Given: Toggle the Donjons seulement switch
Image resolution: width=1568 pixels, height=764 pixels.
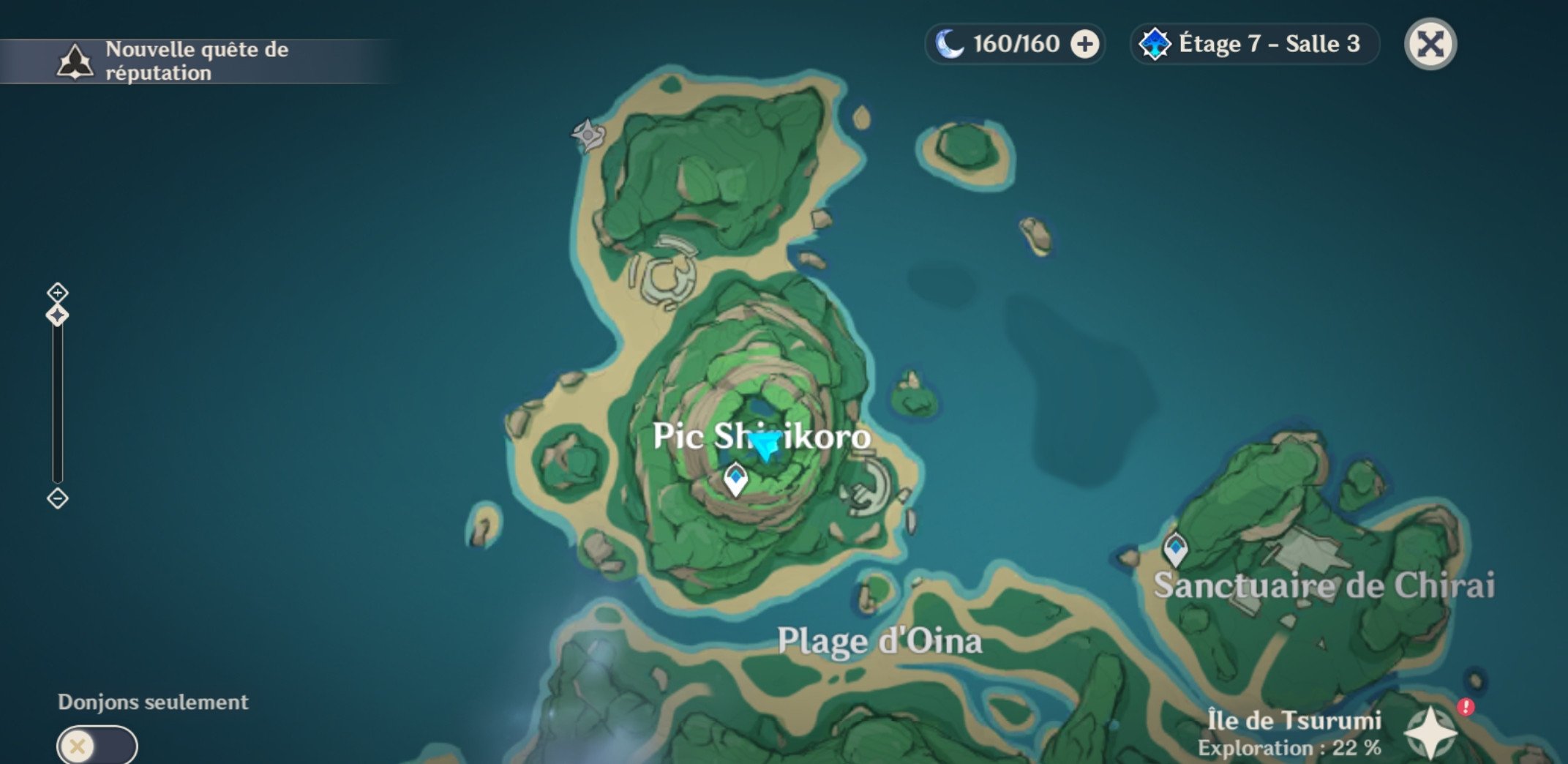Looking at the screenshot, I should pos(97,746).
